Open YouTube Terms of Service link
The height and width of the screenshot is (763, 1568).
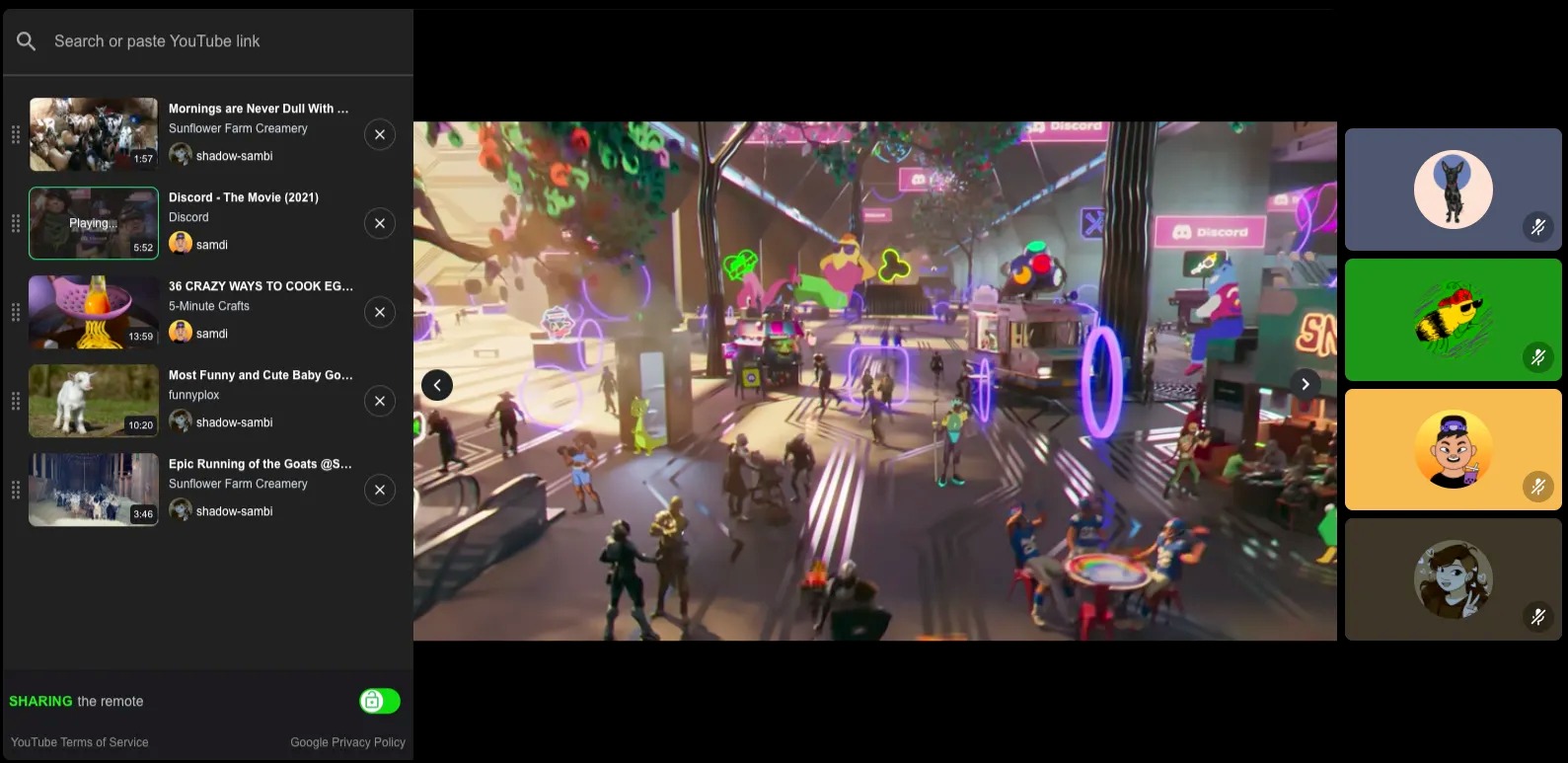point(80,742)
